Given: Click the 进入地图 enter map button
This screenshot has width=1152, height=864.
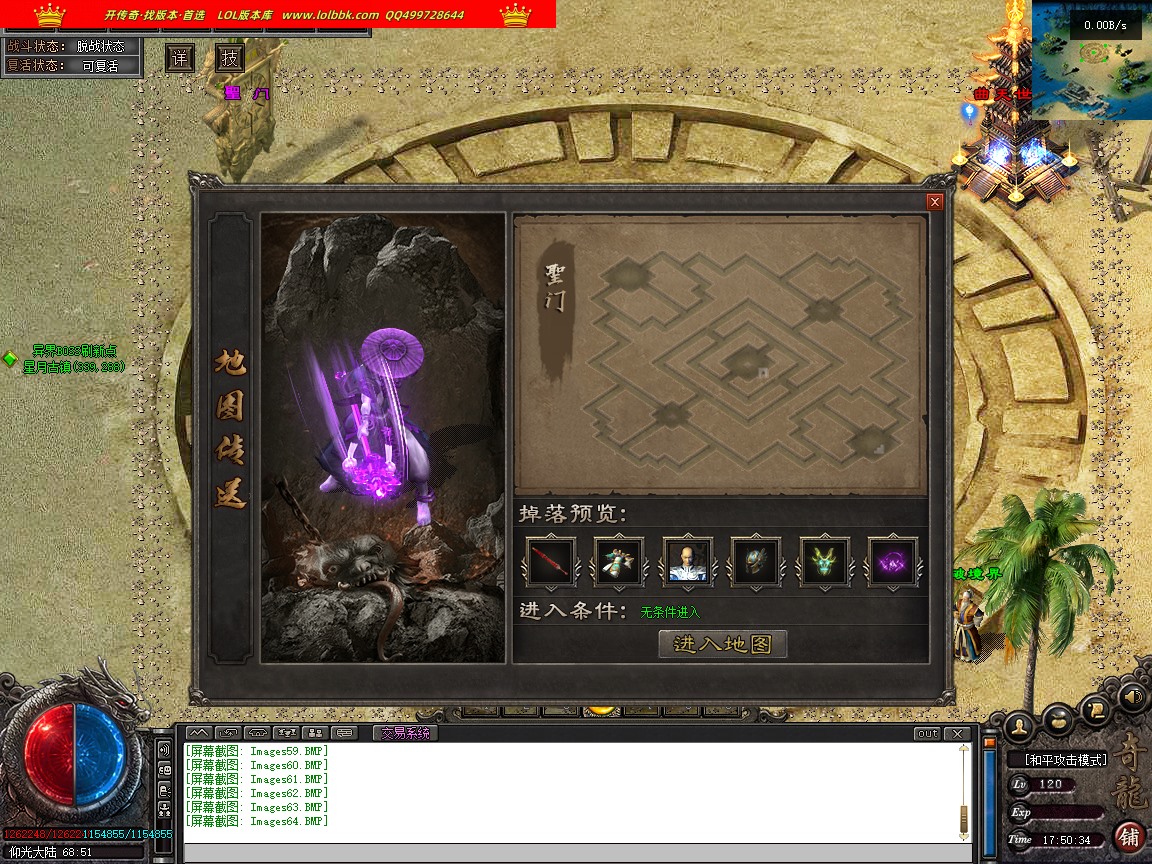Looking at the screenshot, I should [x=723, y=644].
